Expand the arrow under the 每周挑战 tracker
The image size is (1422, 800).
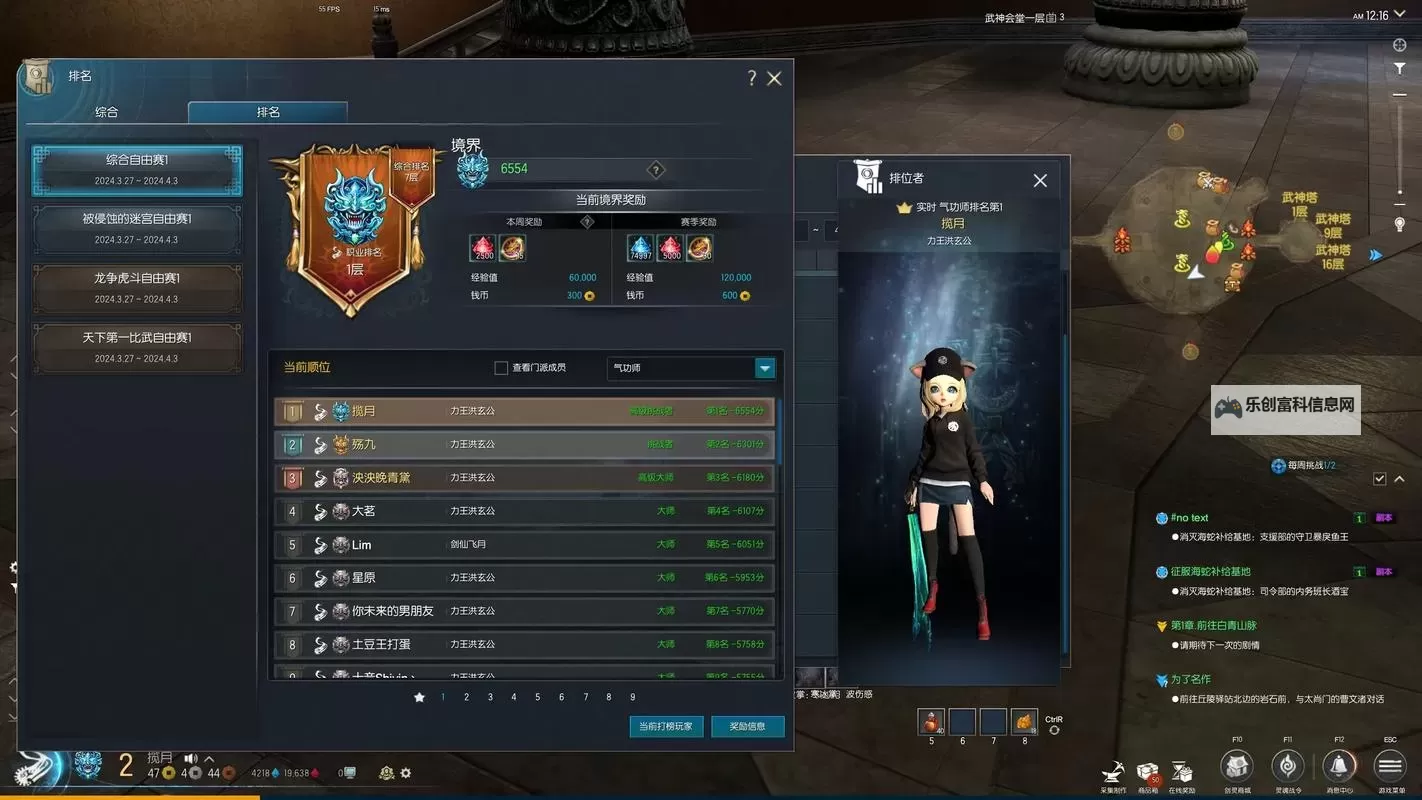1397,479
